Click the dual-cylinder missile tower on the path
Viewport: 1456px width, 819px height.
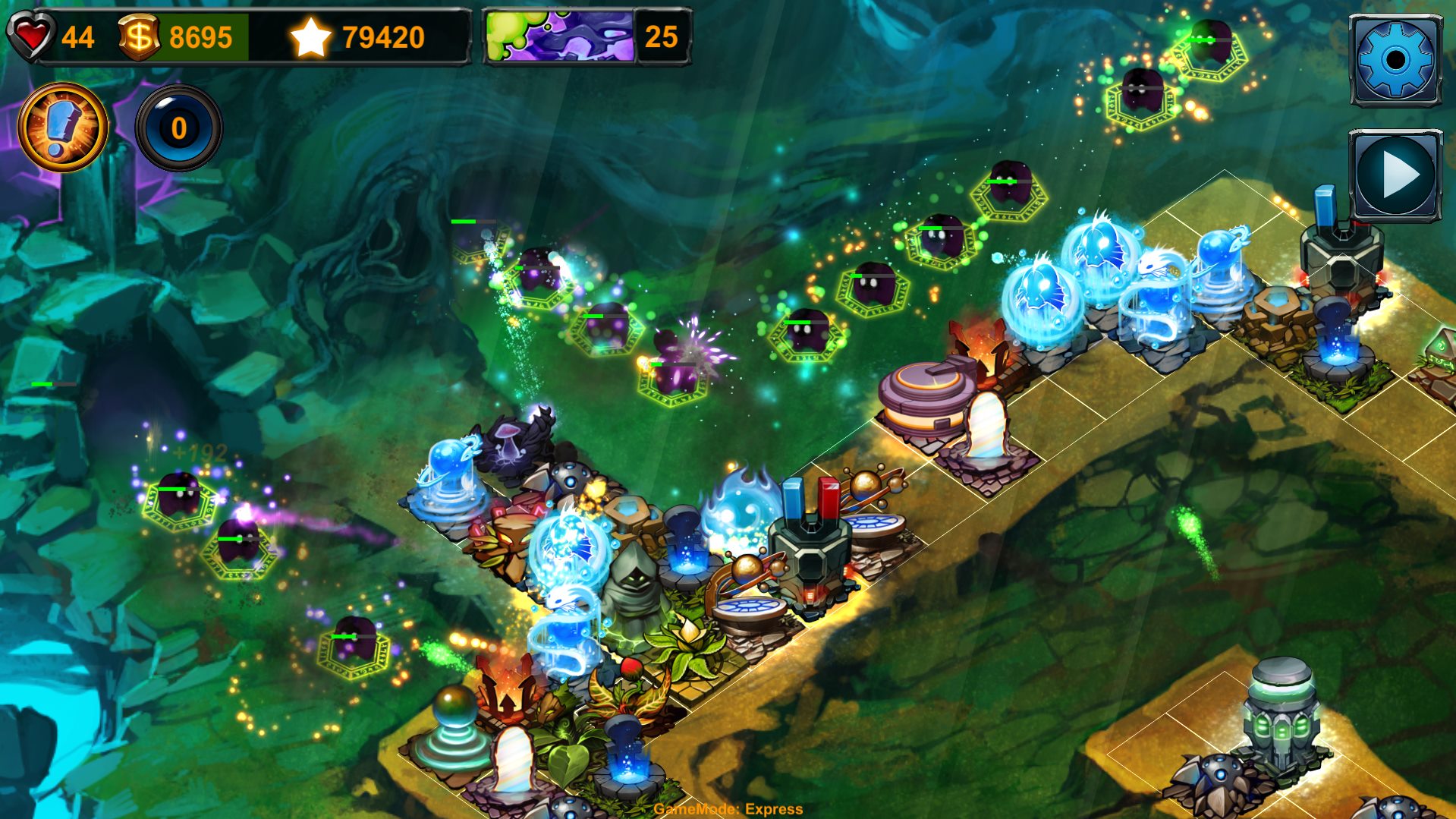click(x=812, y=539)
